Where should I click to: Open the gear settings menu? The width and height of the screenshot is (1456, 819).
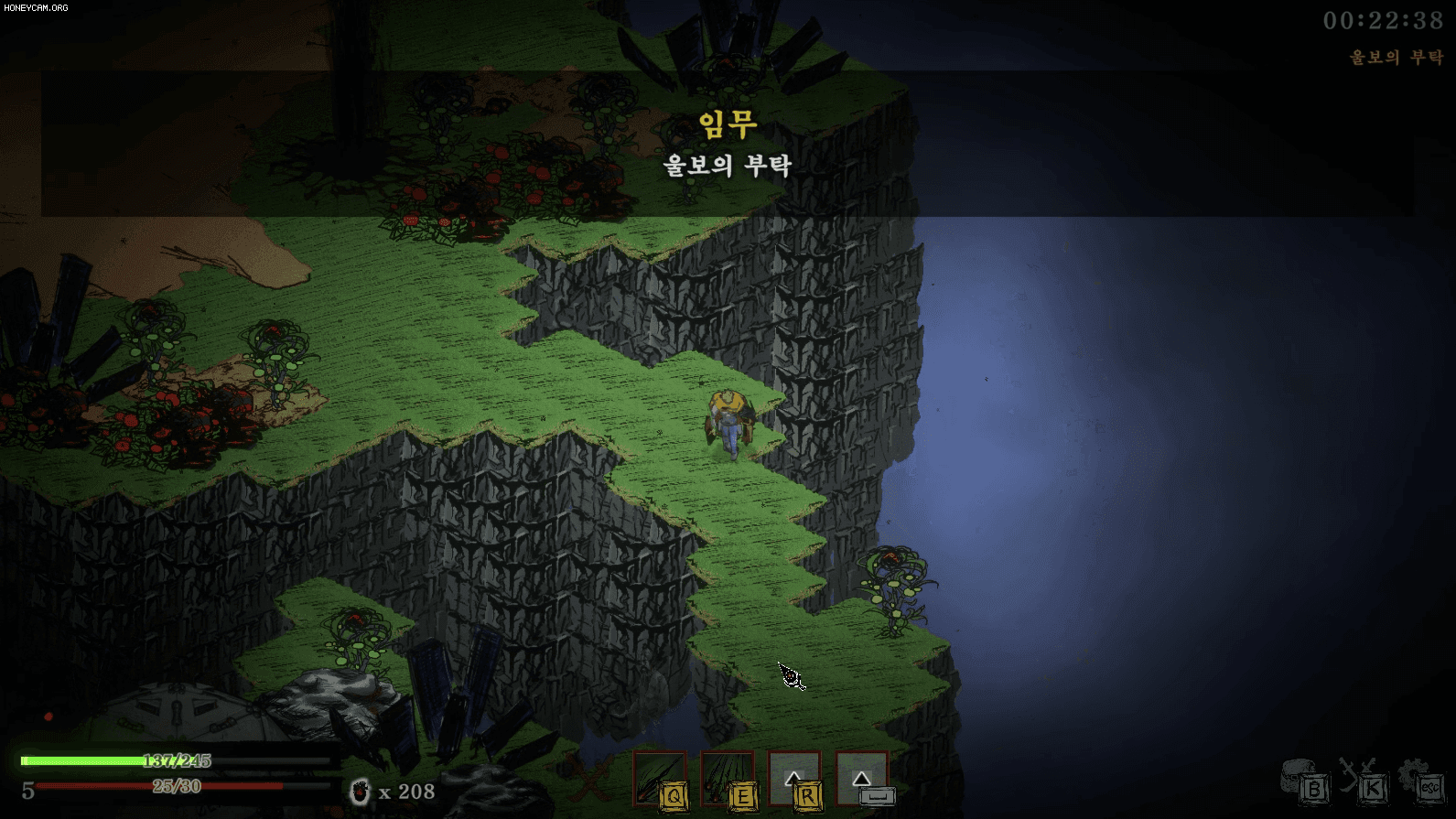[x=1420, y=780]
